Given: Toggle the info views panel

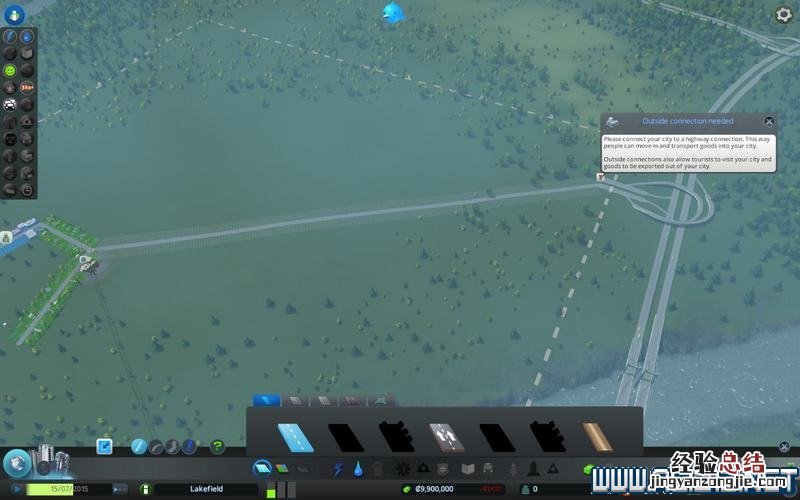Looking at the screenshot, I should coord(14,14).
